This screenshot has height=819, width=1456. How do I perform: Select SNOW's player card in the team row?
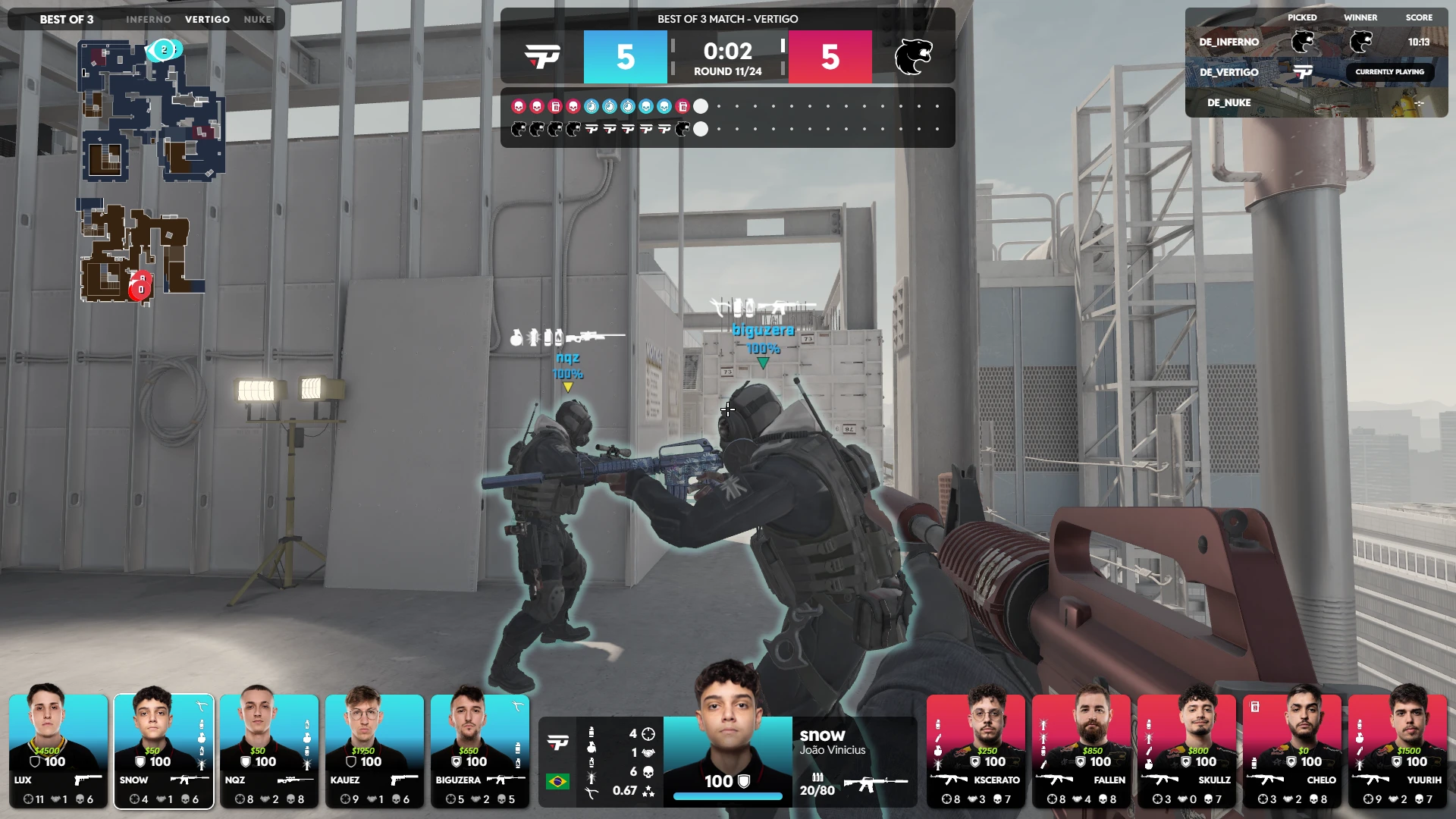164,750
